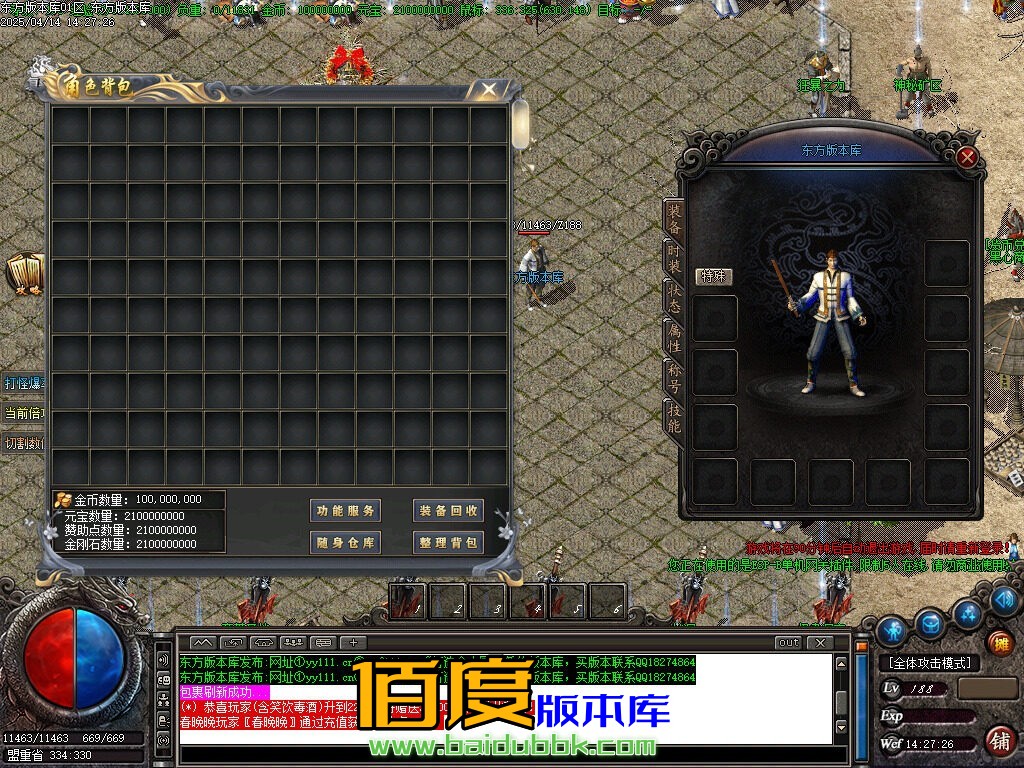Close the character equipment panel
This screenshot has height=768, width=1024.
tap(967, 157)
